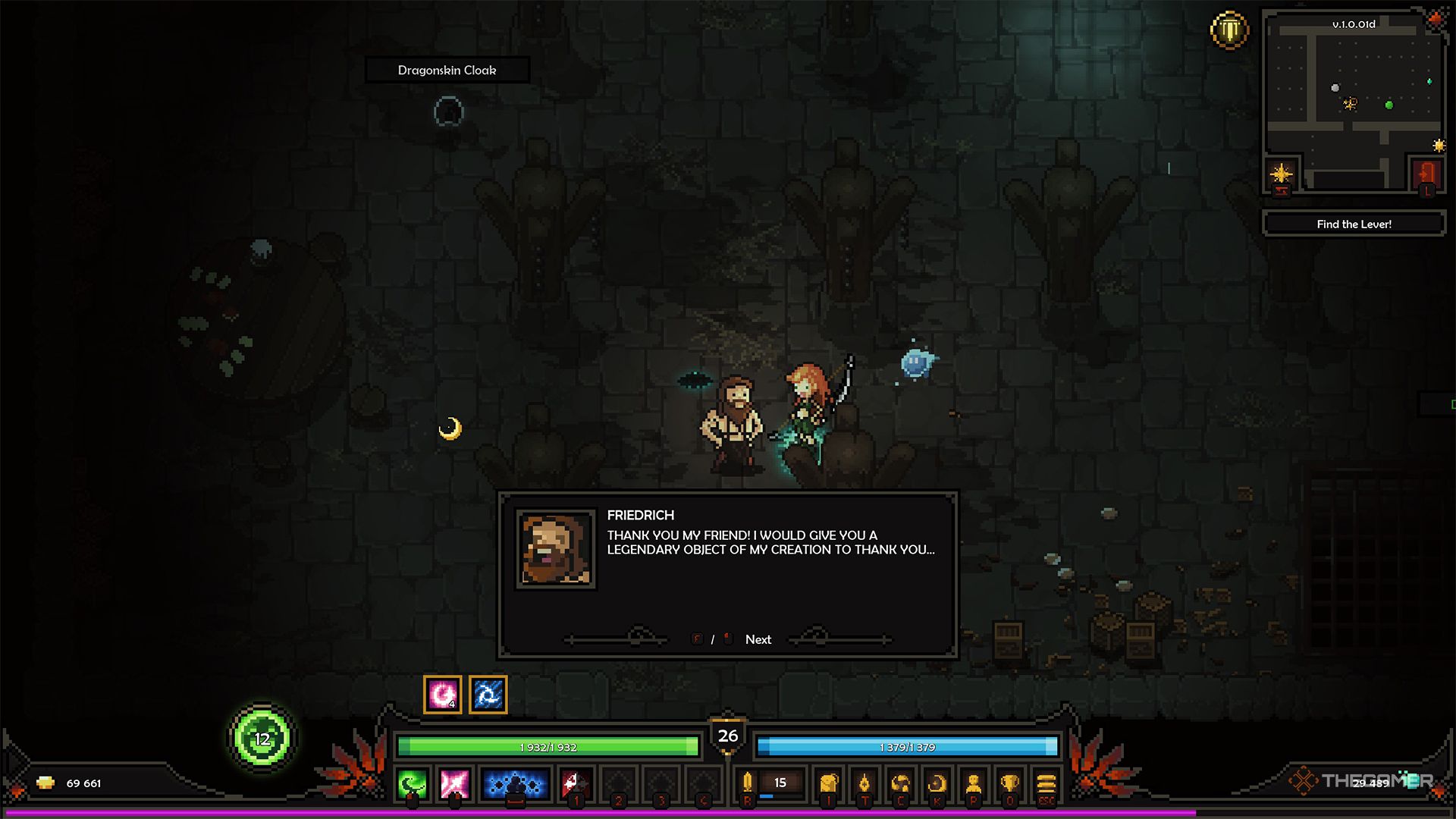This screenshot has width=1456, height=819.
Task: Open the stacked-bars main menu icon
Action: tap(1046, 783)
